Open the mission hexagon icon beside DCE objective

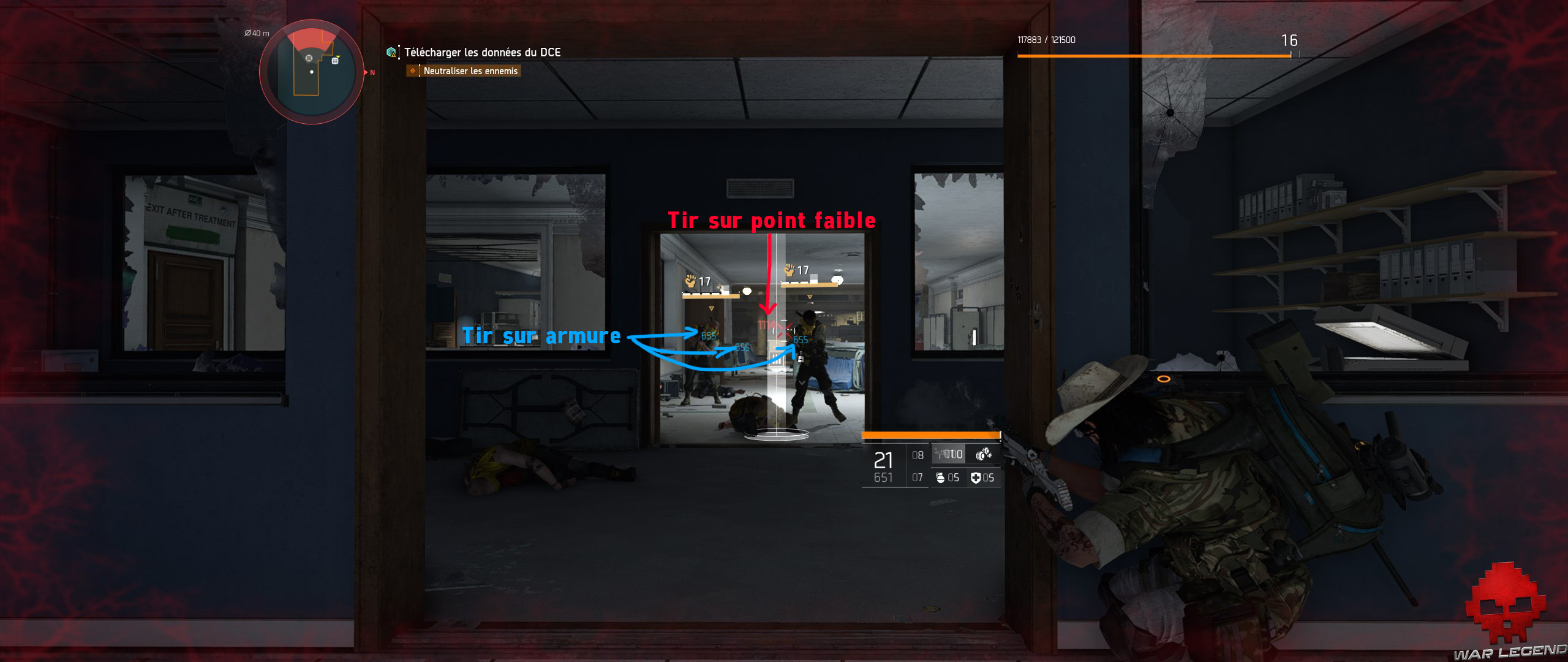pos(391,53)
